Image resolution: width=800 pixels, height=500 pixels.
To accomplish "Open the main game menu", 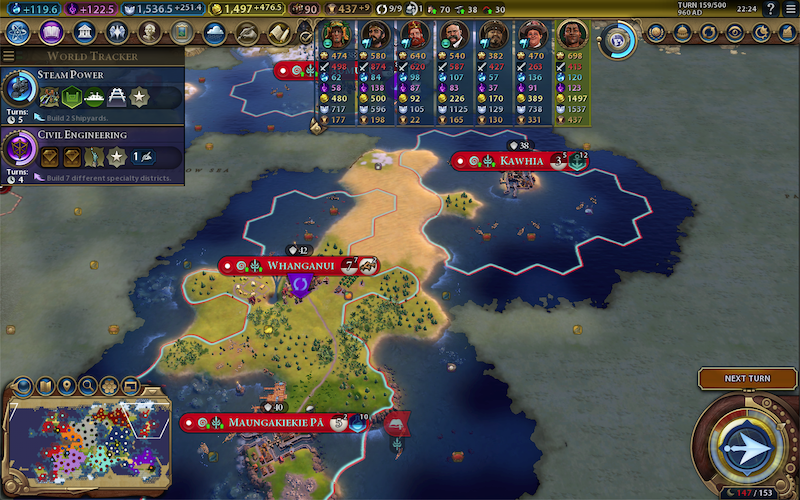I will pos(788,9).
